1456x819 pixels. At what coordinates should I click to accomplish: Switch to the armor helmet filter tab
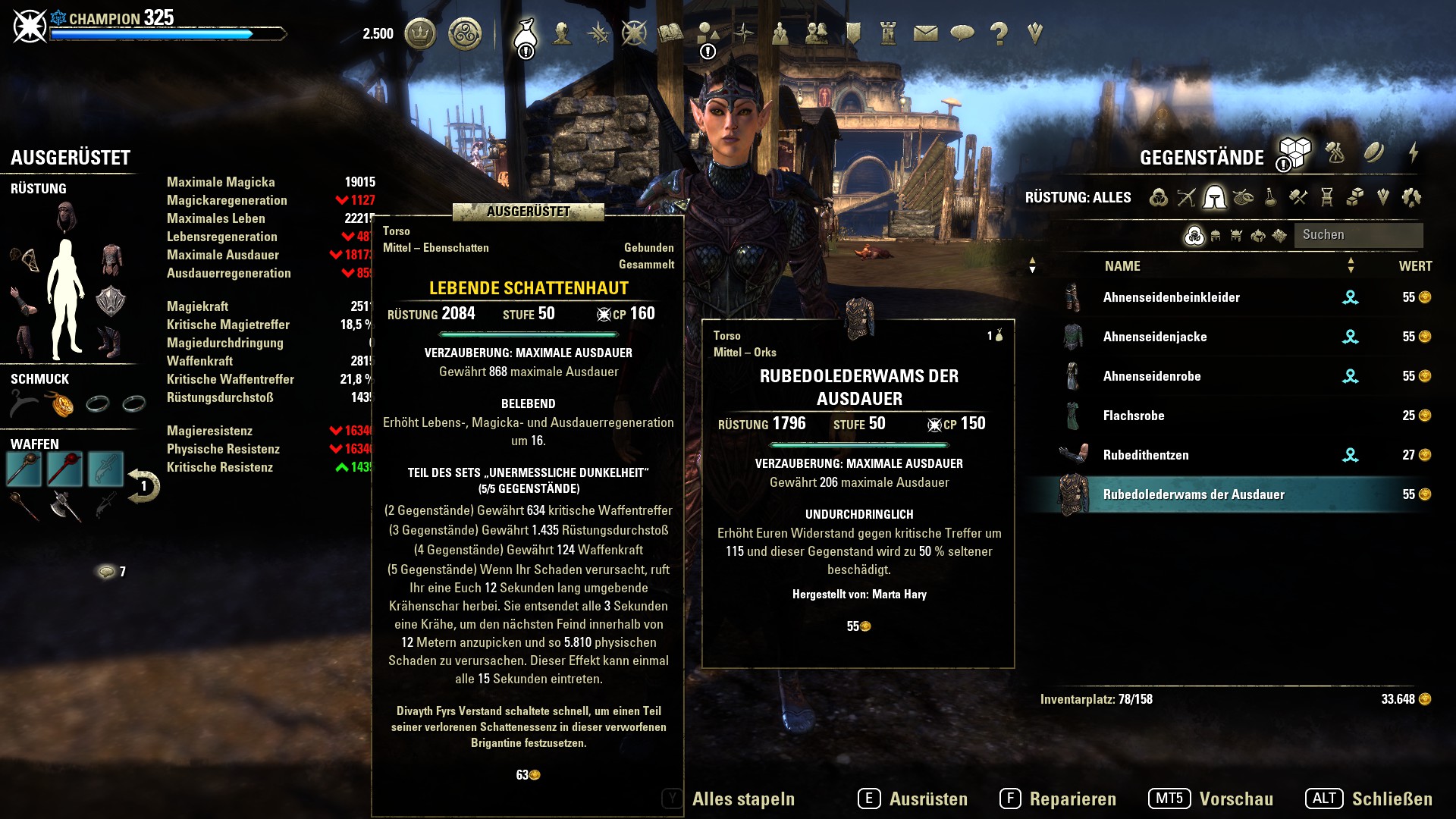tap(1214, 198)
